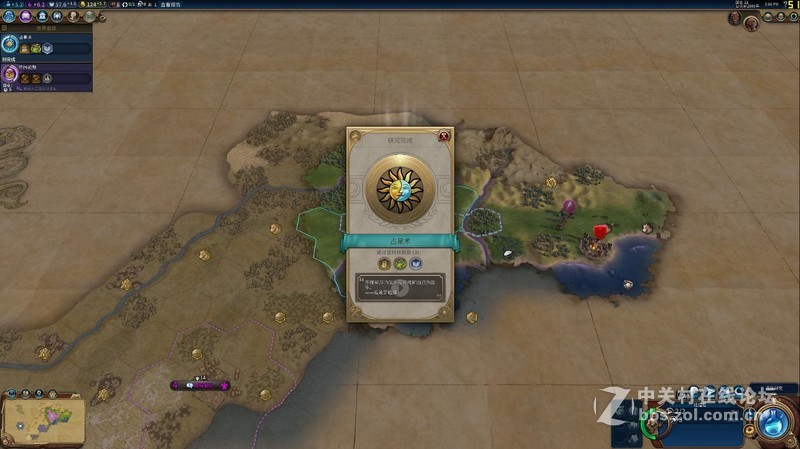Open the religion icon in top bar
The width and height of the screenshot is (800, 449).
pos(57,17)
